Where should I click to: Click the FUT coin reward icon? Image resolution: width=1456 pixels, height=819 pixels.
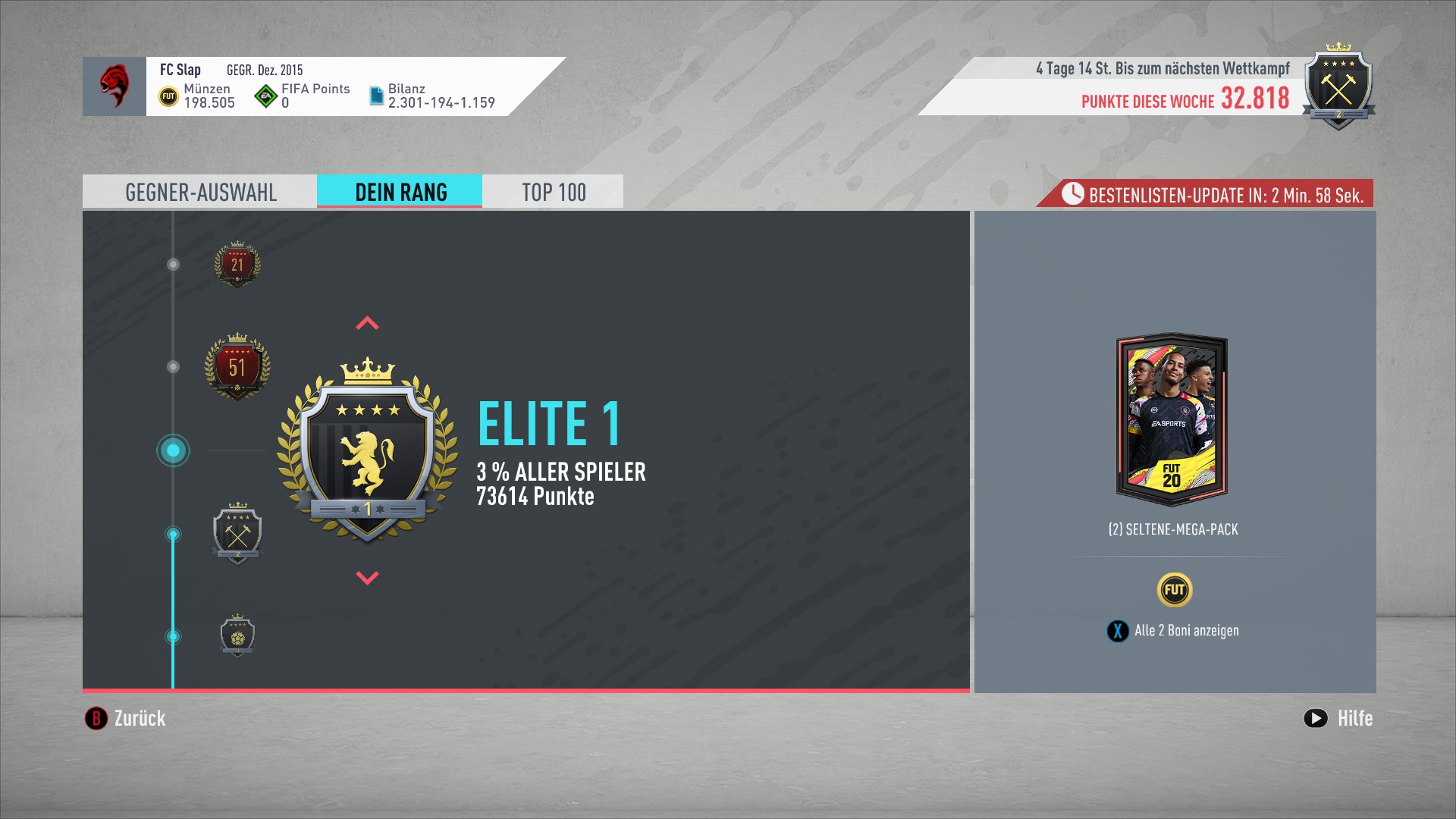tap(1174, 590)
